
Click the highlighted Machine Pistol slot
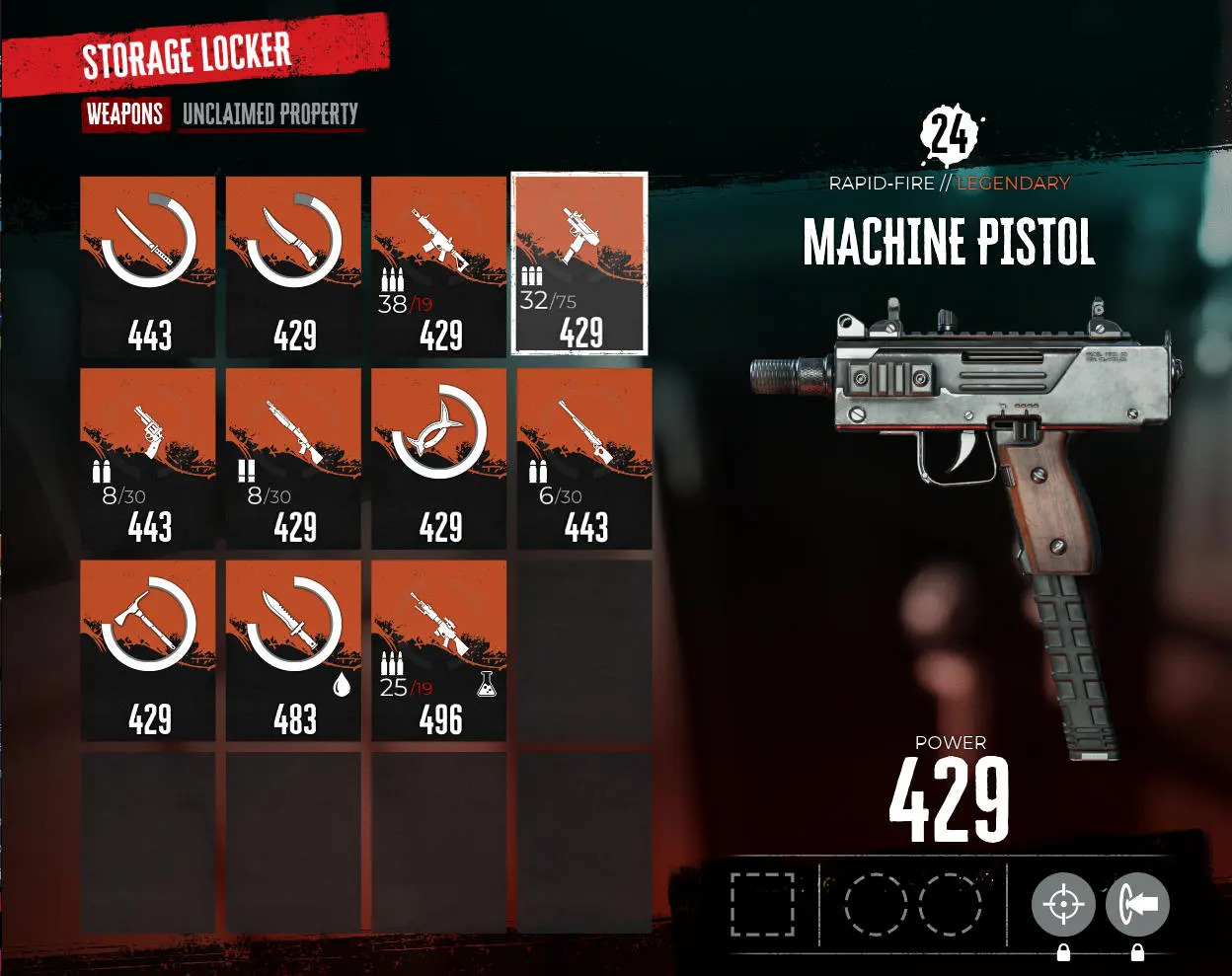pos(579,263)
